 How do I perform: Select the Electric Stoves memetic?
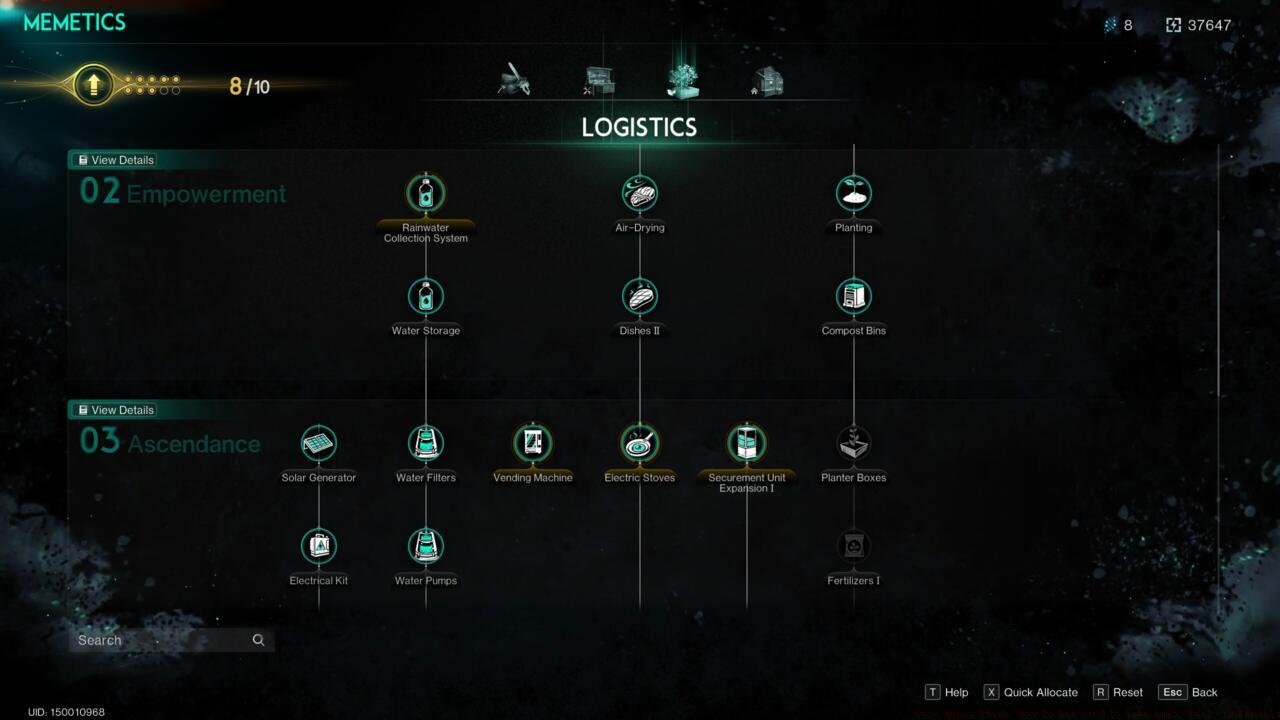[x=639, y=443]
